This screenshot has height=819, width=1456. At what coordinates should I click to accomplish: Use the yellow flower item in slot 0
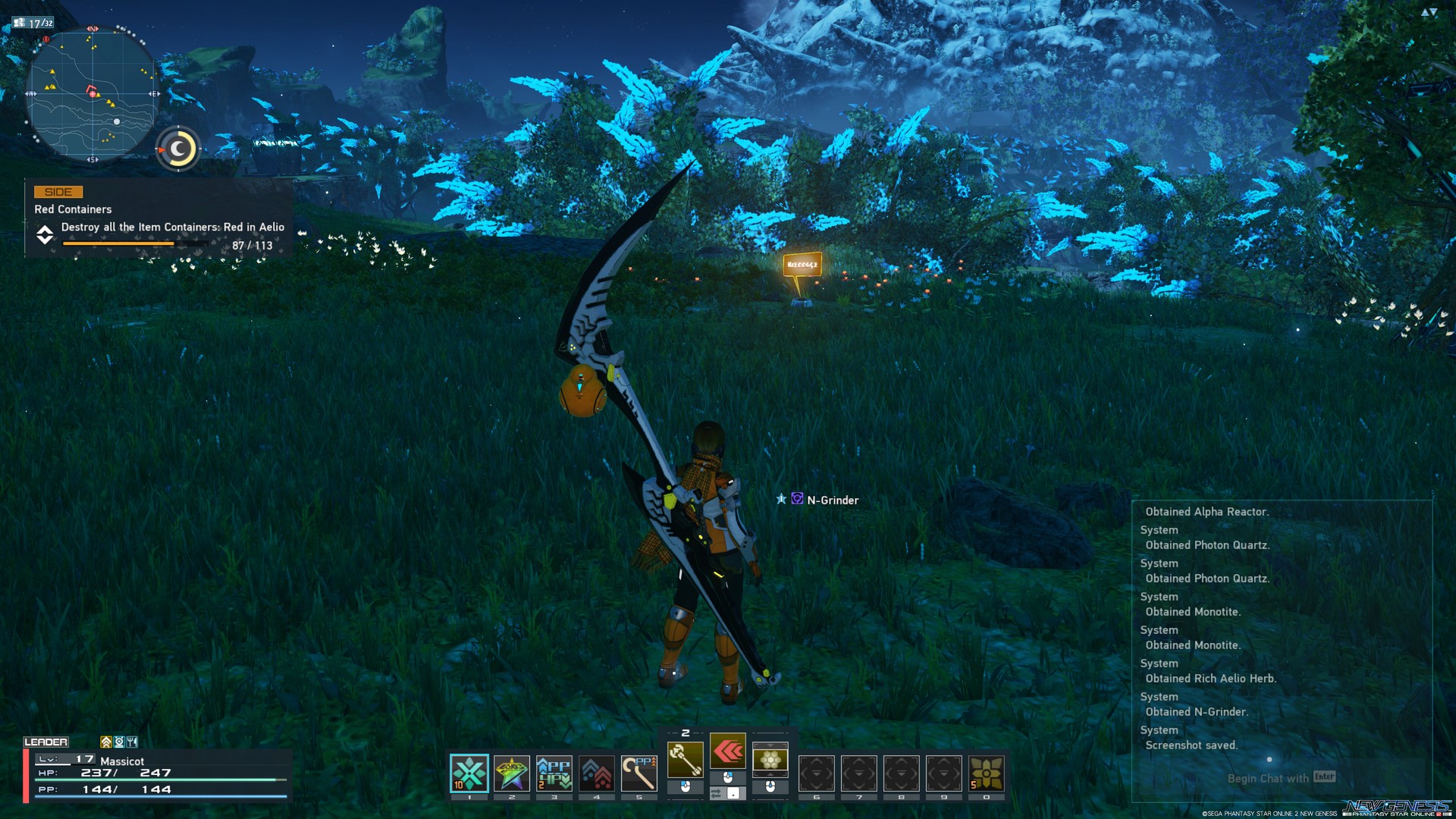pos(987,773)
